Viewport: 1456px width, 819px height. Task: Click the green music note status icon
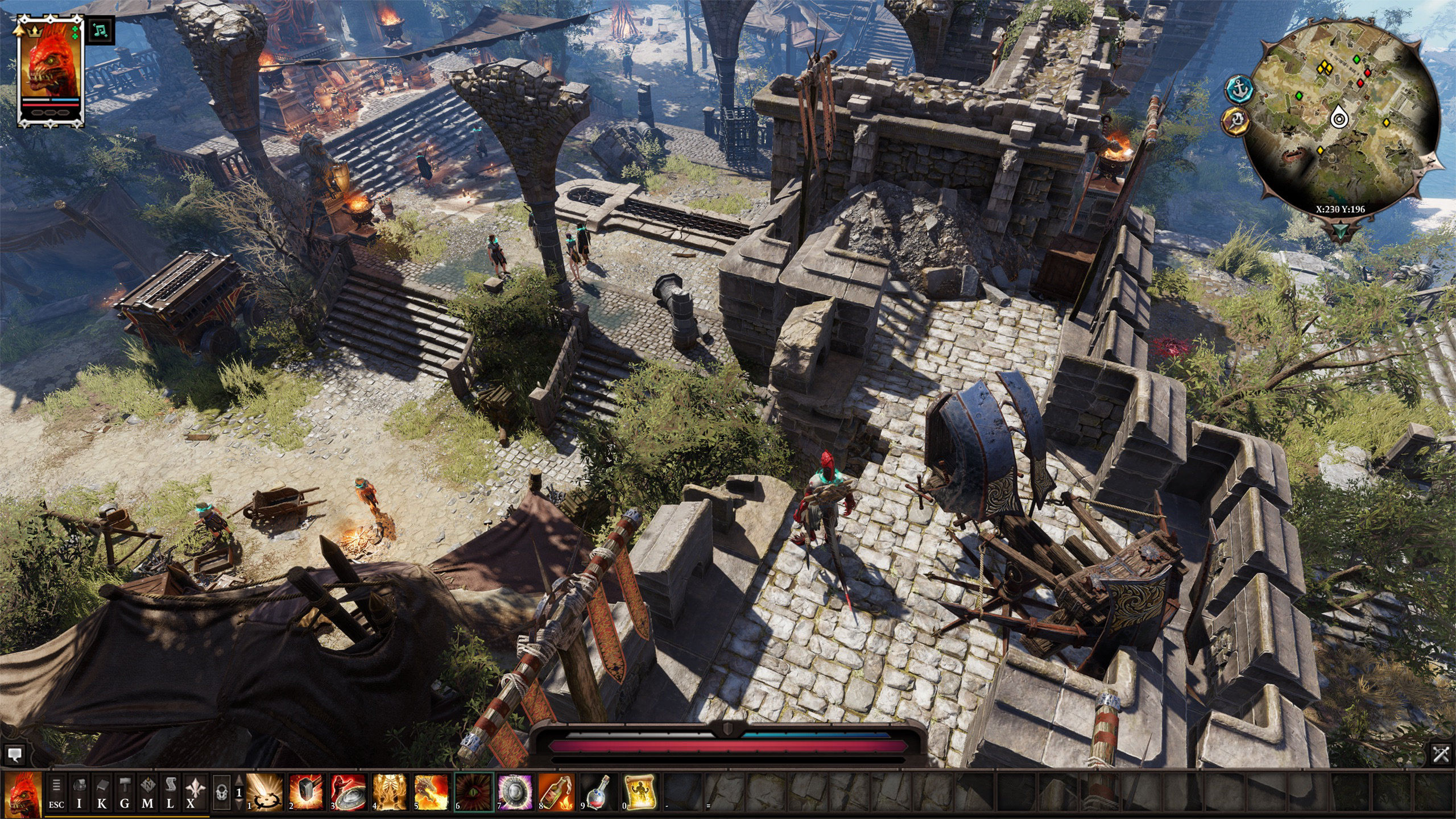tap(101, 31)
